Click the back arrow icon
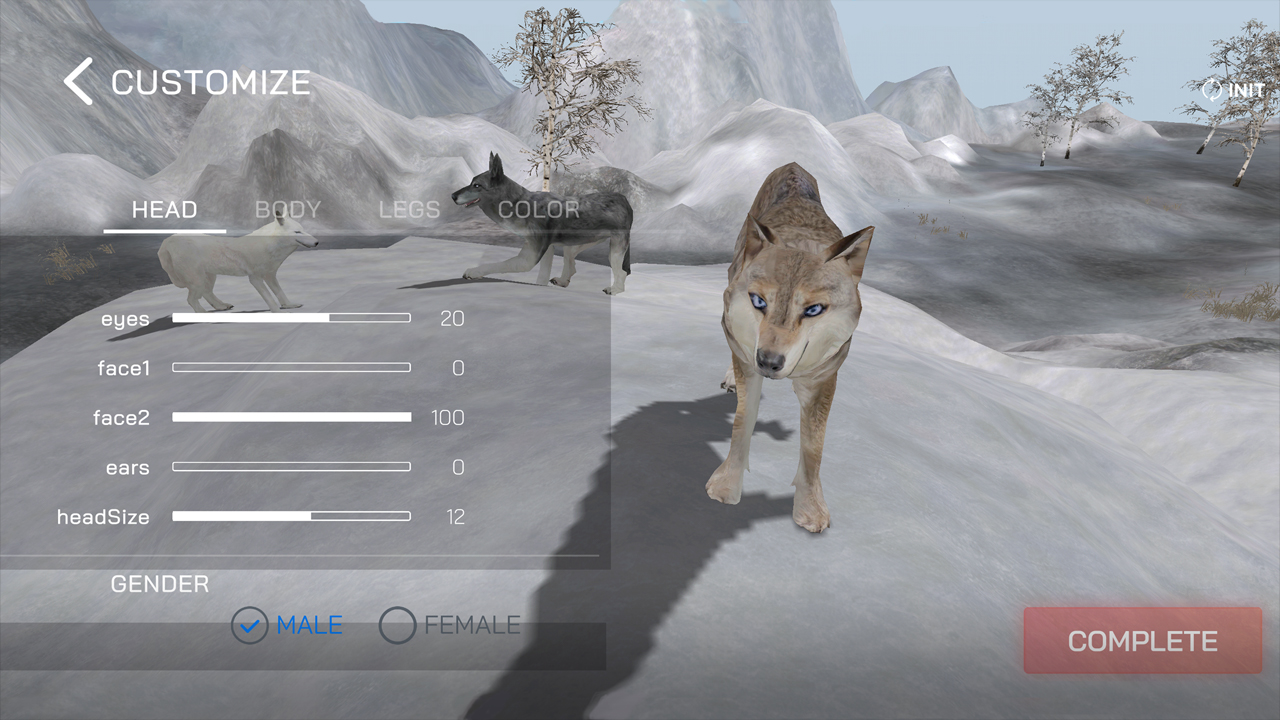The height and width of the screenshot is (720, 1280). point(79,81)
